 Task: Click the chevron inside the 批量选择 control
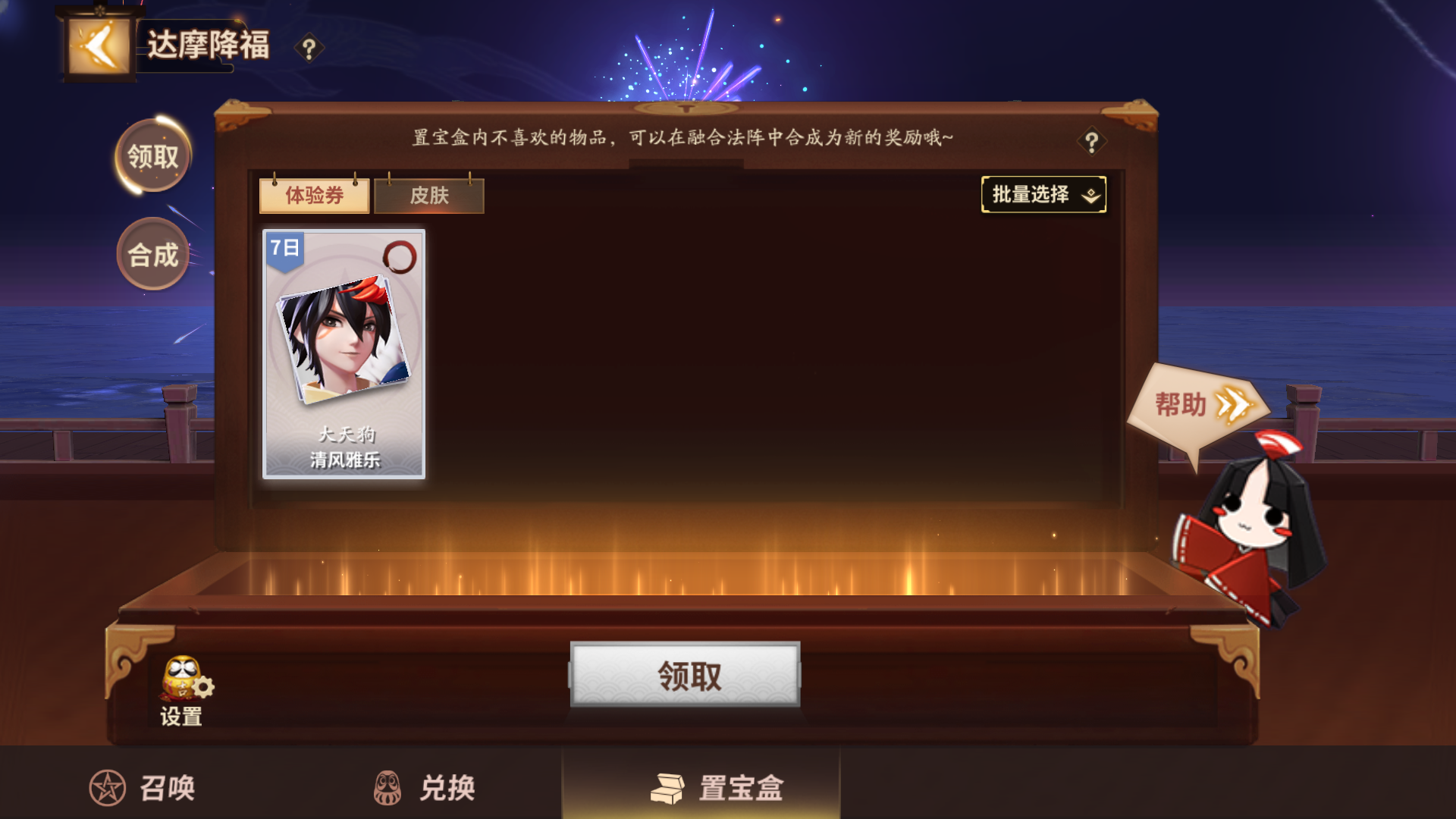click(1091, 195)
